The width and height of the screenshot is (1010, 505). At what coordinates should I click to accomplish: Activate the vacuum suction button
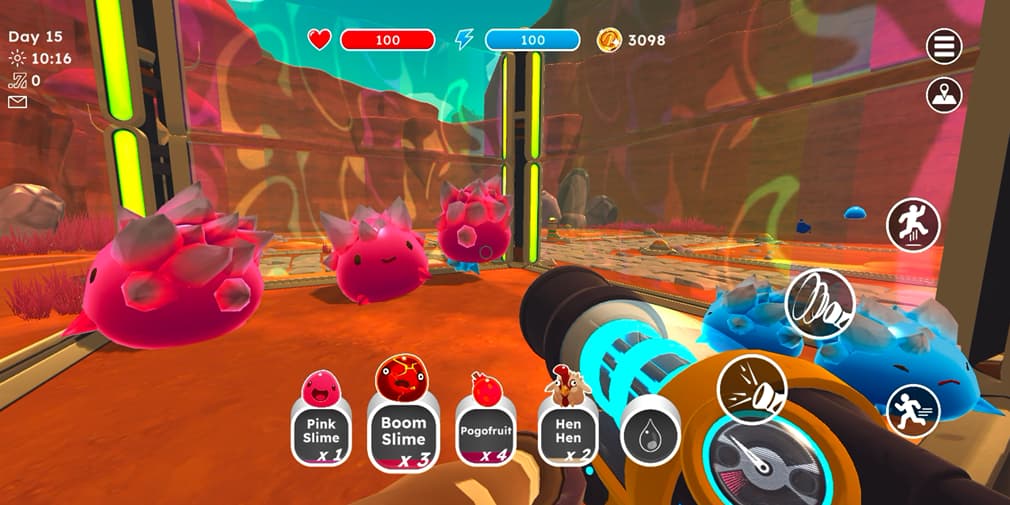(x=820, y=304)
